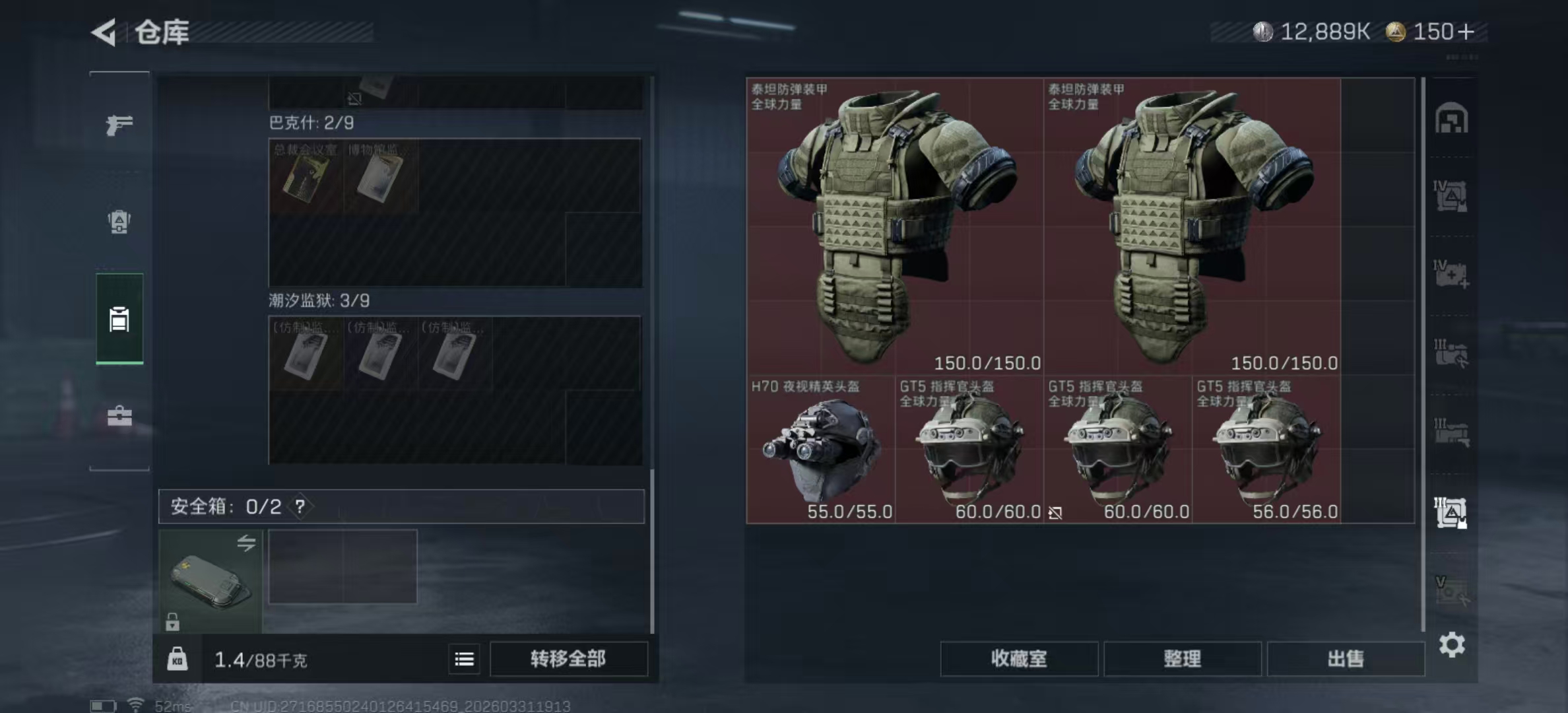This screenshot has width=1568, height=713.
Task: Click the 出售 sell button
Action: click(x=1346, y=659)
